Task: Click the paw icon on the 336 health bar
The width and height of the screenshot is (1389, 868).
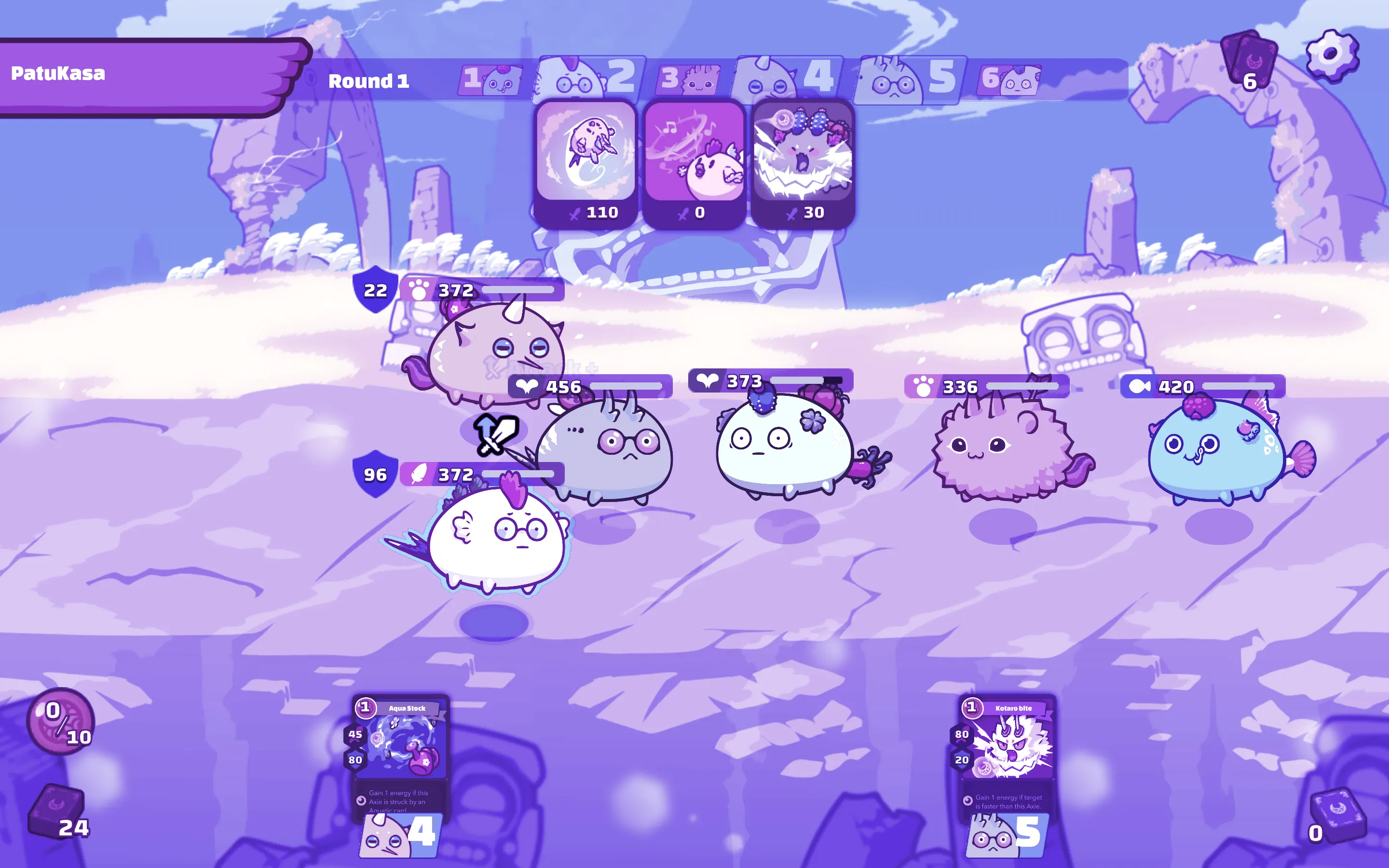Action: (923, 386)
